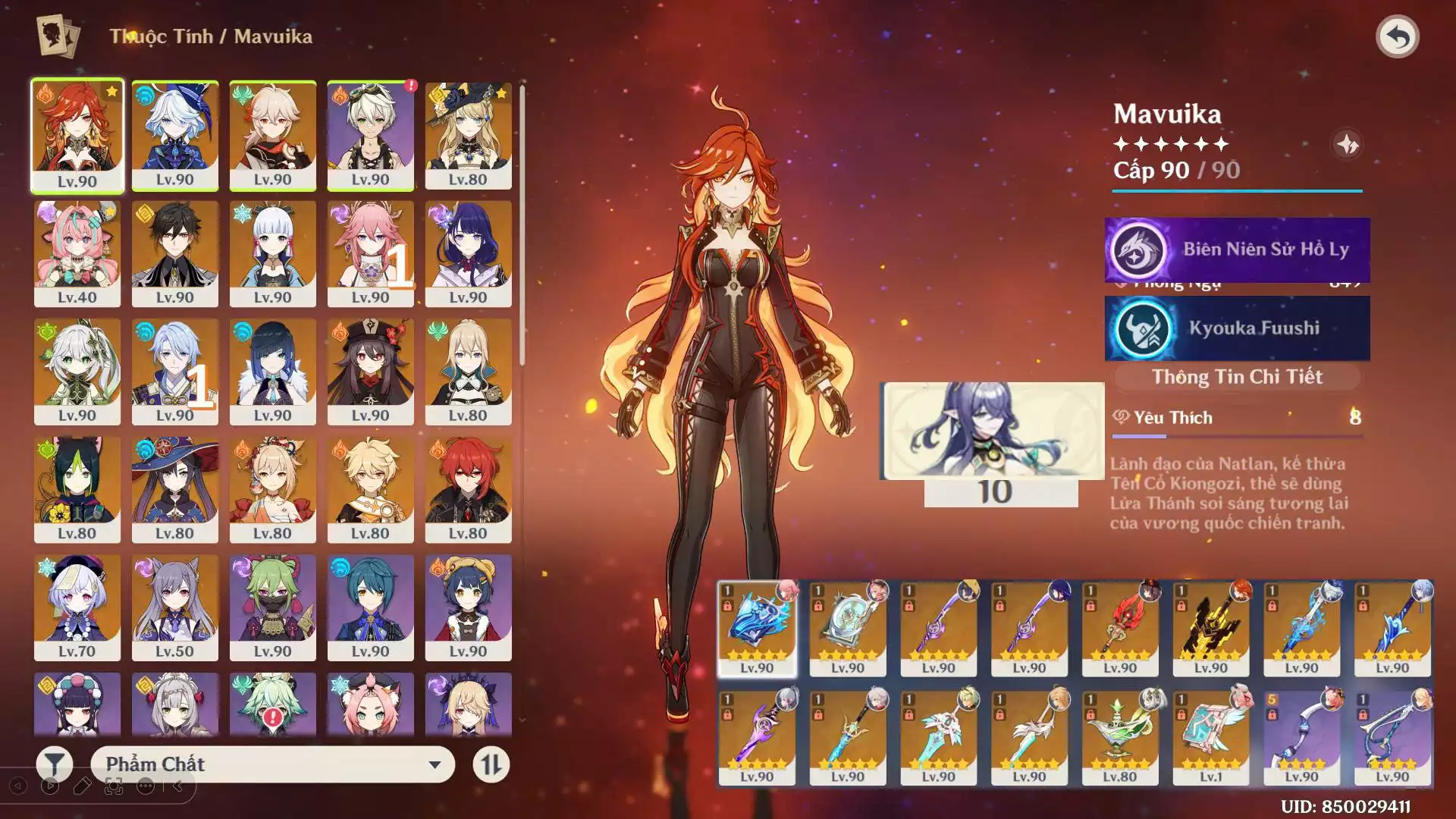Image resolution: width=1456 pixels, height=819 pixels.
Task: Choose Kazuha's character portrait
Action: coord(272,135)
